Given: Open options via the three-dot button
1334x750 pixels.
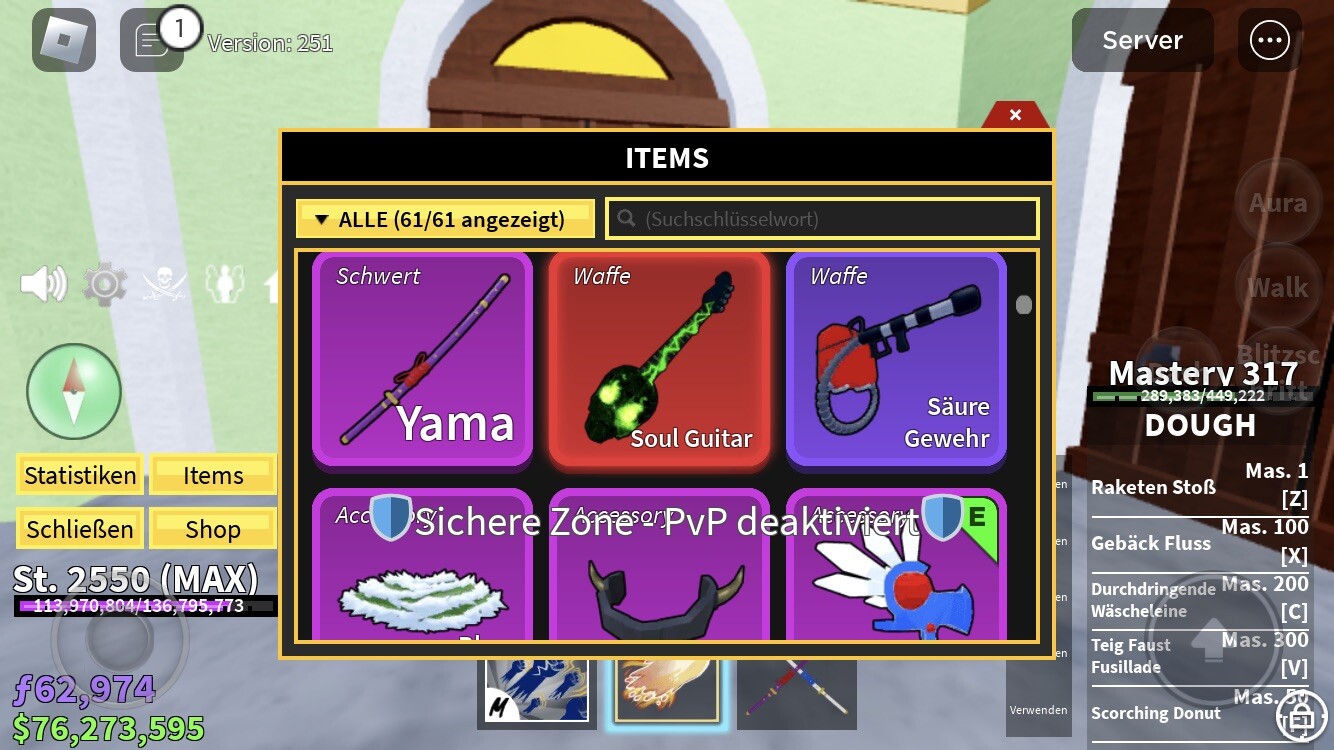Looking at the screenshot, I should [x=1269, y=40].
